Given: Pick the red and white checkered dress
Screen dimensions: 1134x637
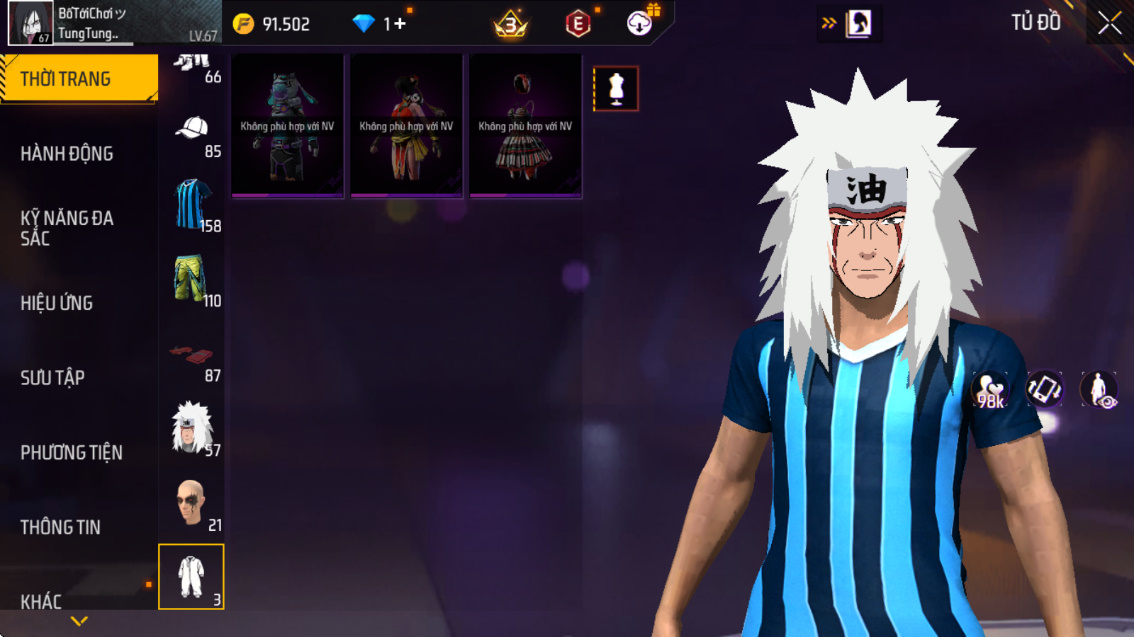Looking at the screenshot, I should point(526,126).
